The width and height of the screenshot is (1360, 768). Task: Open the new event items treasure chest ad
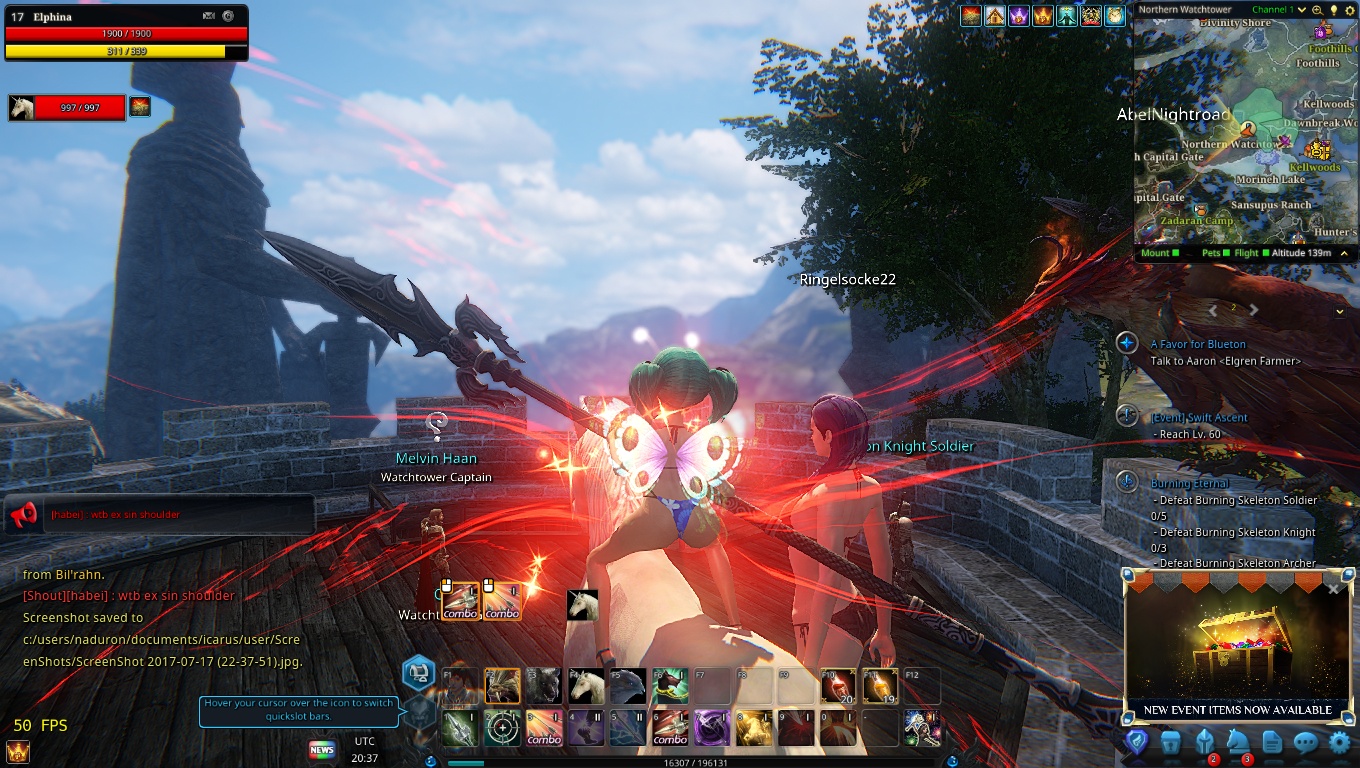(x=1237, y=650)
